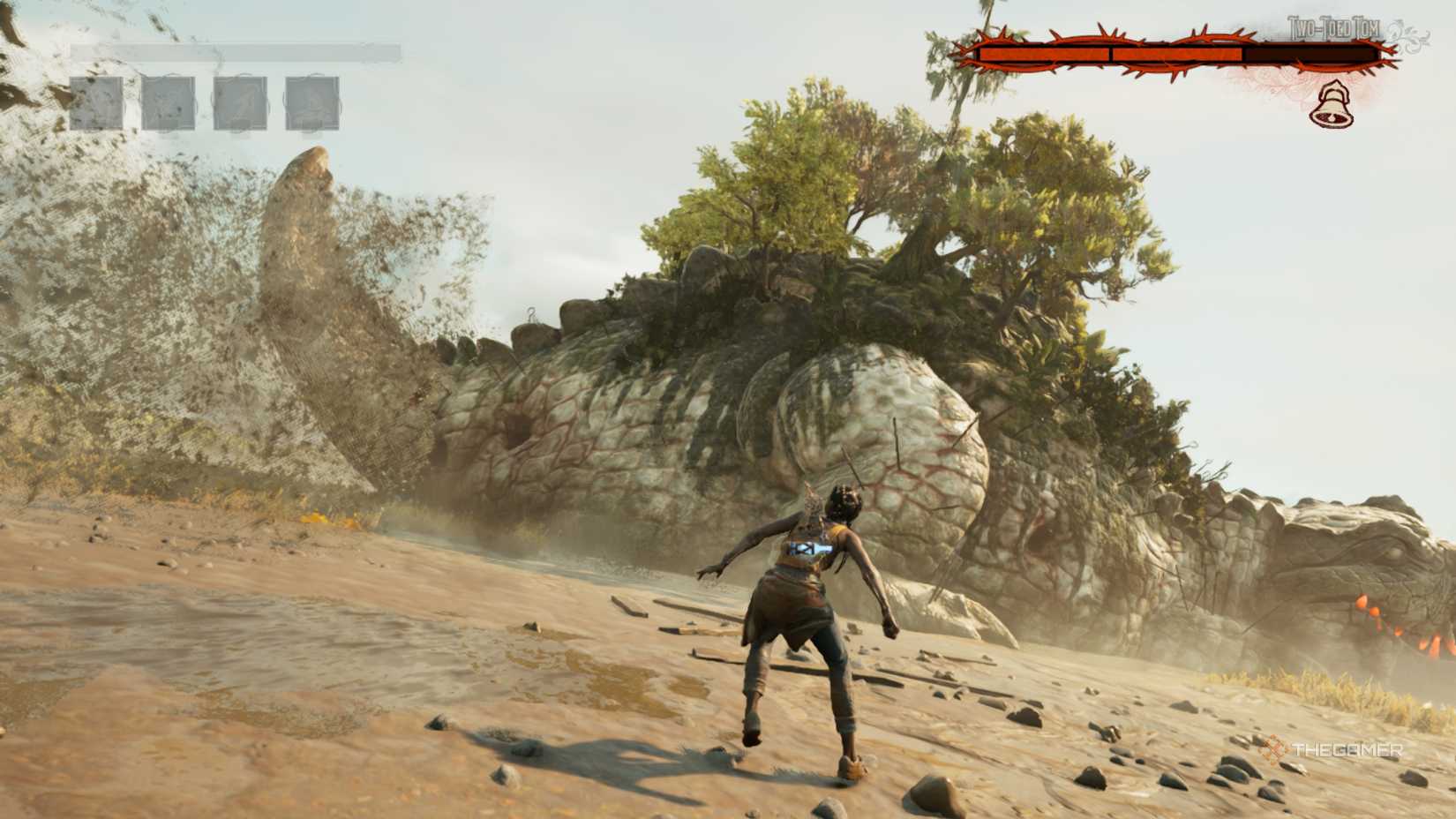Image resolution: width=1456 pixels, height=819 pixels.
Task: Select the fourth ability slot icon
Action: (x=311, y=101)
